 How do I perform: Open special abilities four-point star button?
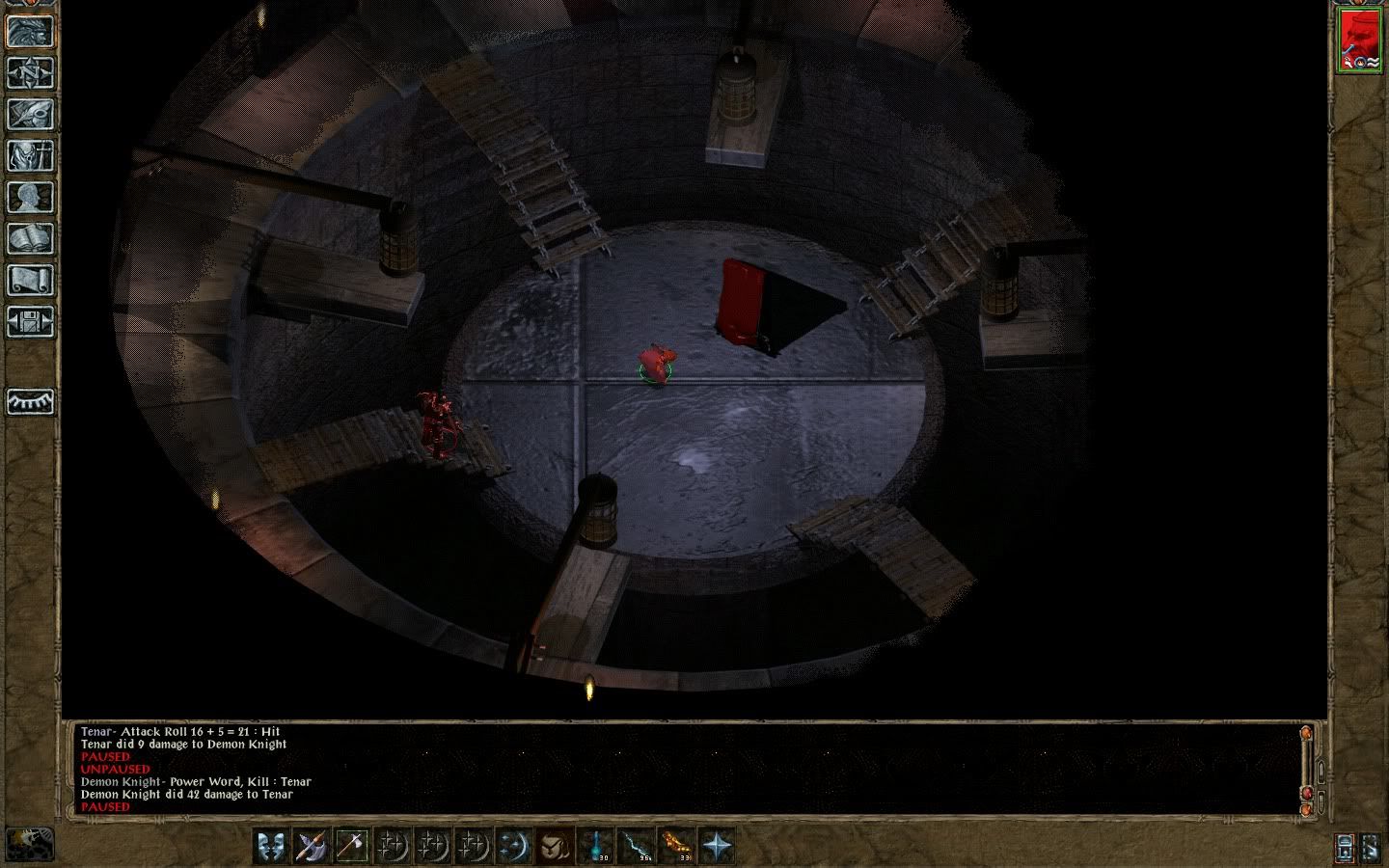(716, 846)
